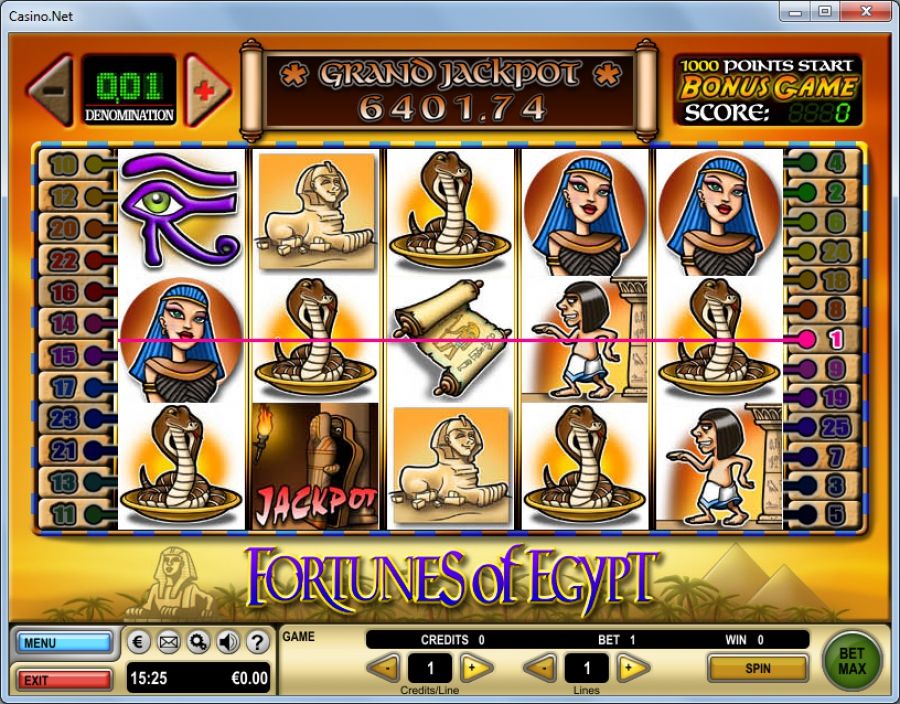Decrease the number of Lines
This screenshot has height=704, width=900.
click(541, 668)
